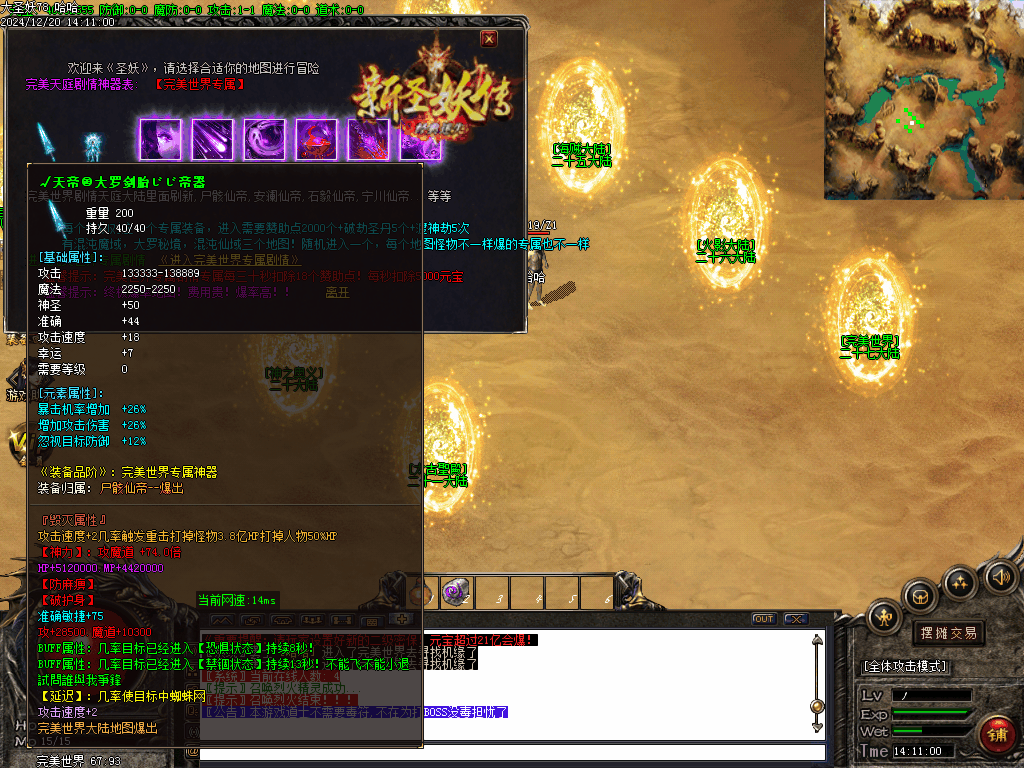Open the bag chest icon
Image resolution: width=1024 pixels, height=768 pixels.
click(920, 594)
